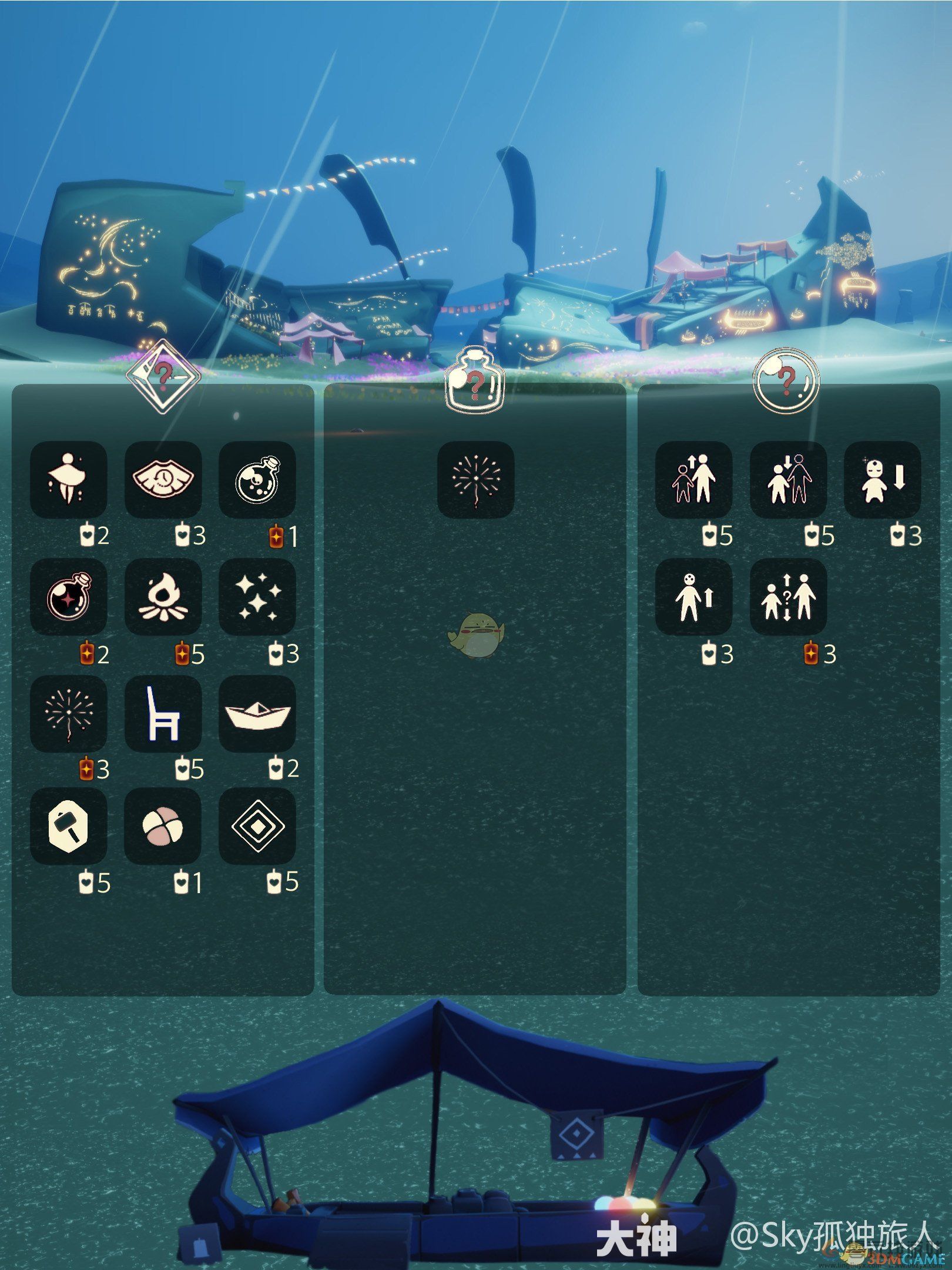Select the paired figures grow-taller spell

point(693,479)
